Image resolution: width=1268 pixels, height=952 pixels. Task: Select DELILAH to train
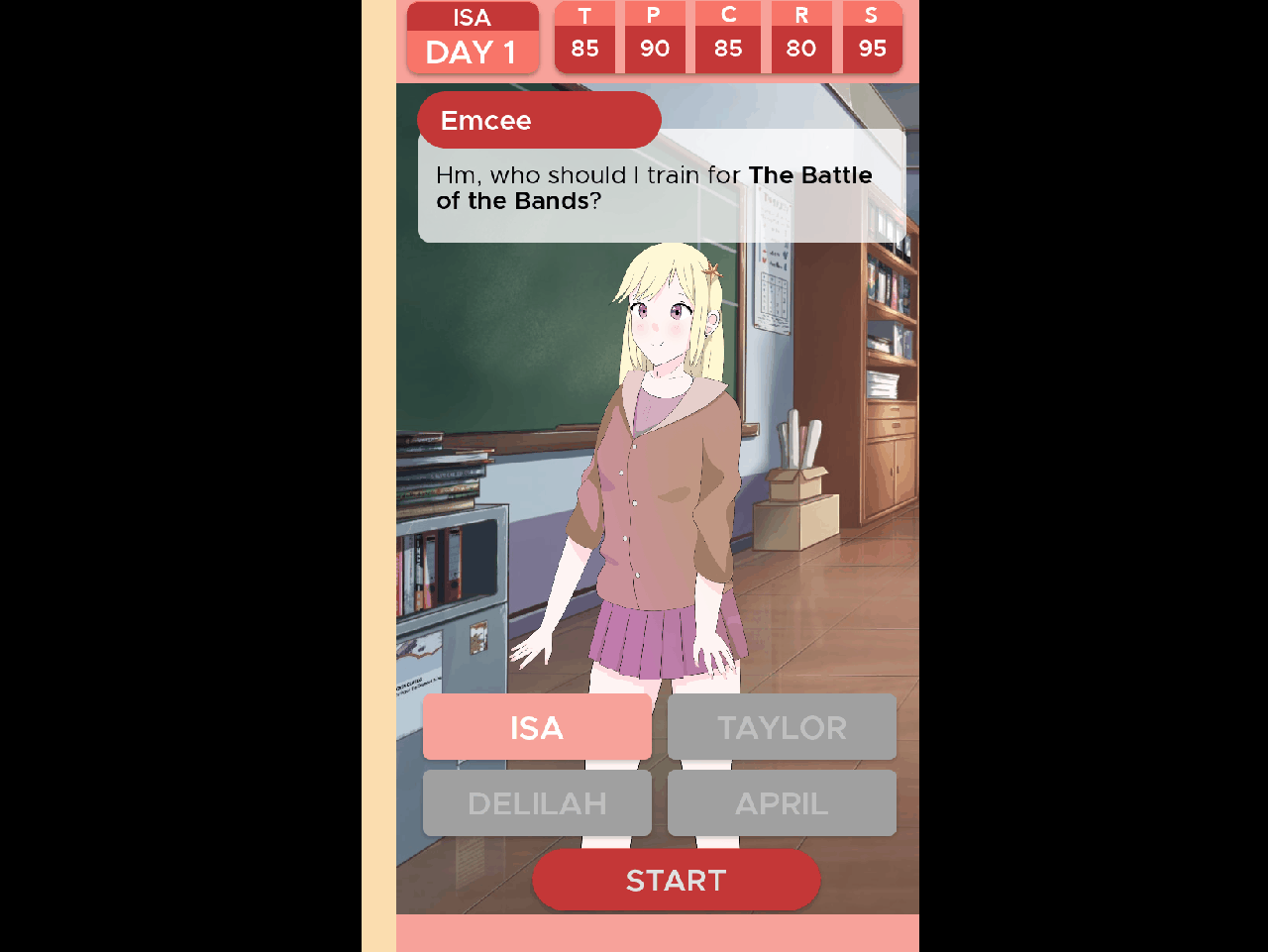537,802
